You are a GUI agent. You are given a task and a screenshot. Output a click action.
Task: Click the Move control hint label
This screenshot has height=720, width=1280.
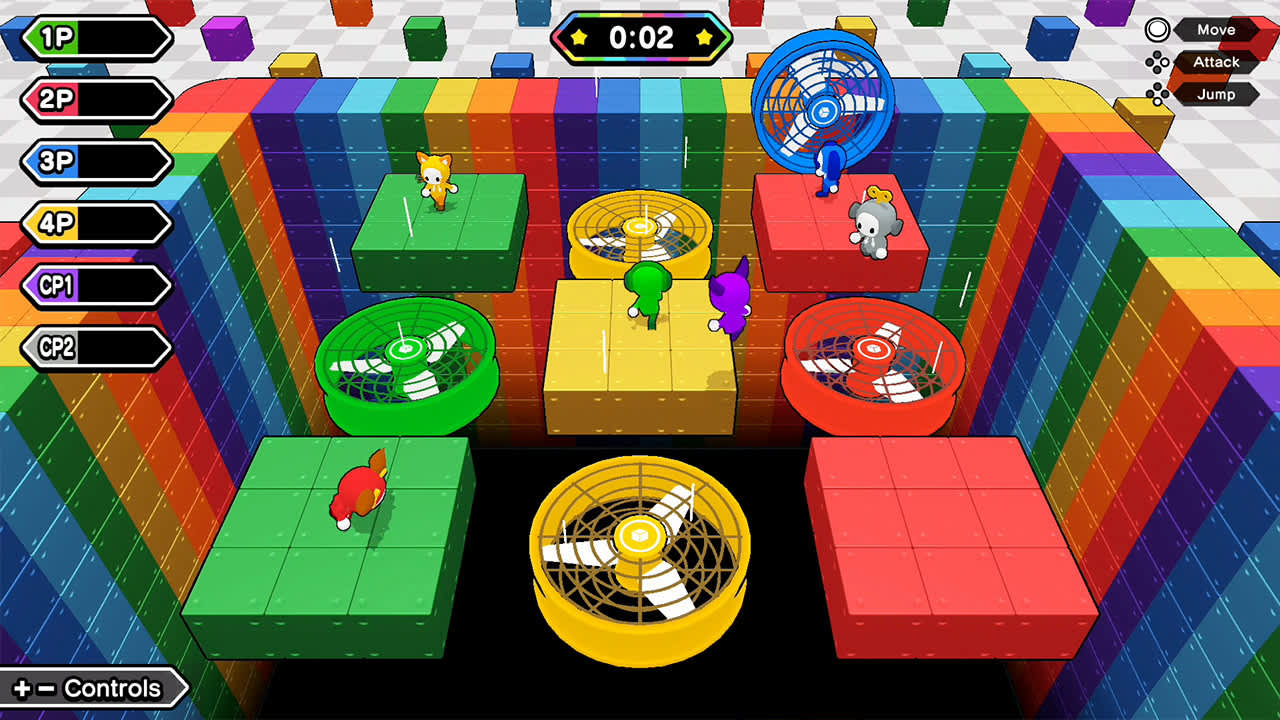(1215, 30)
